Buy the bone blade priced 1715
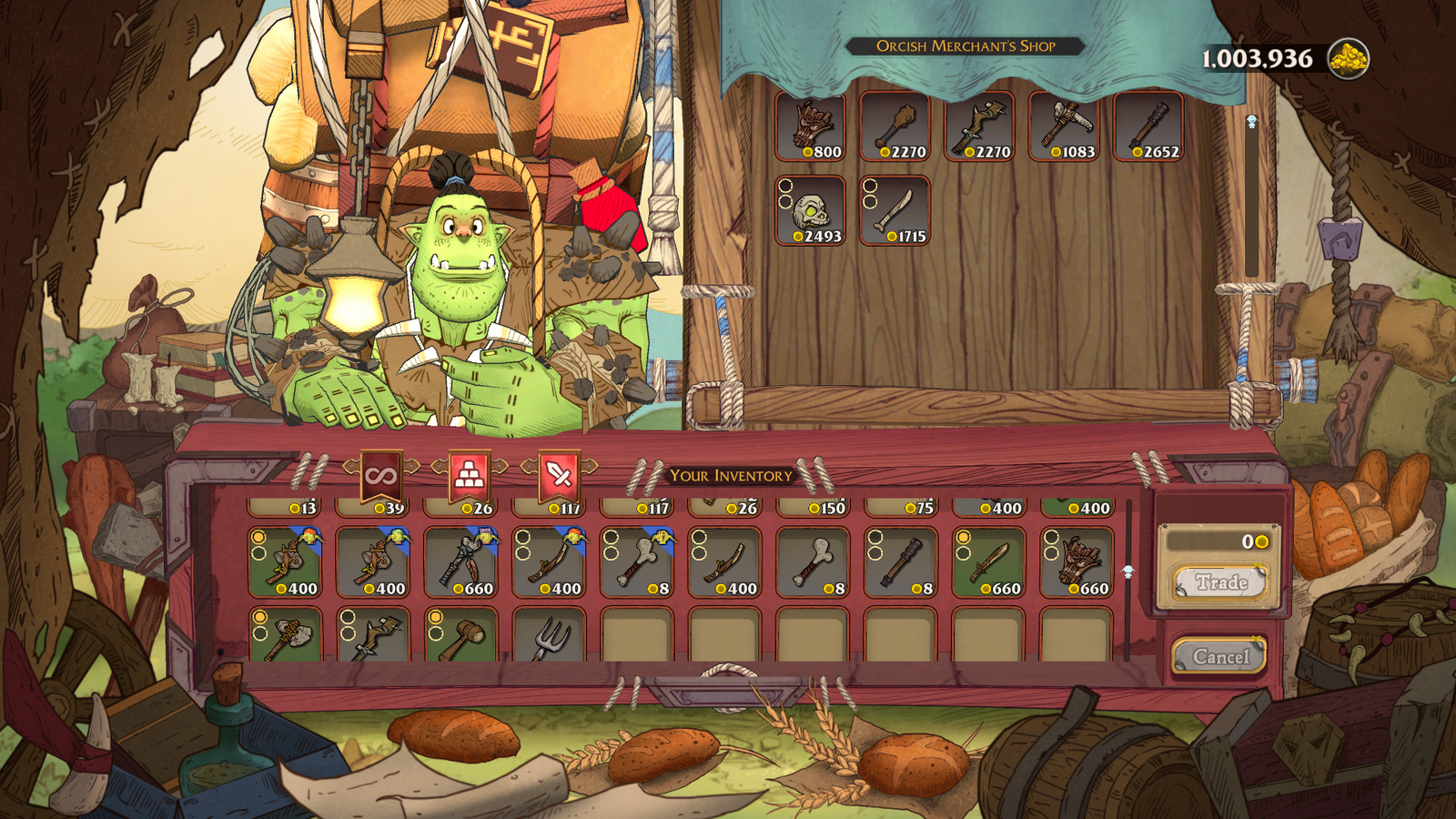The image size is (1456, 819). pyautogui.click(x=895, y=211)
